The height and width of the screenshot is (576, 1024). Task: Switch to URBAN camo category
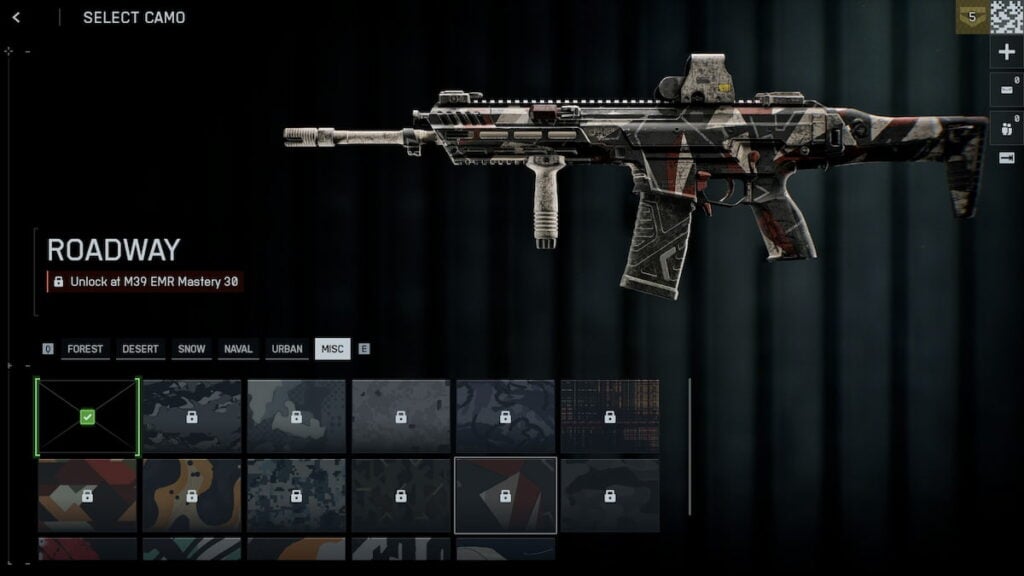point(287,349)
